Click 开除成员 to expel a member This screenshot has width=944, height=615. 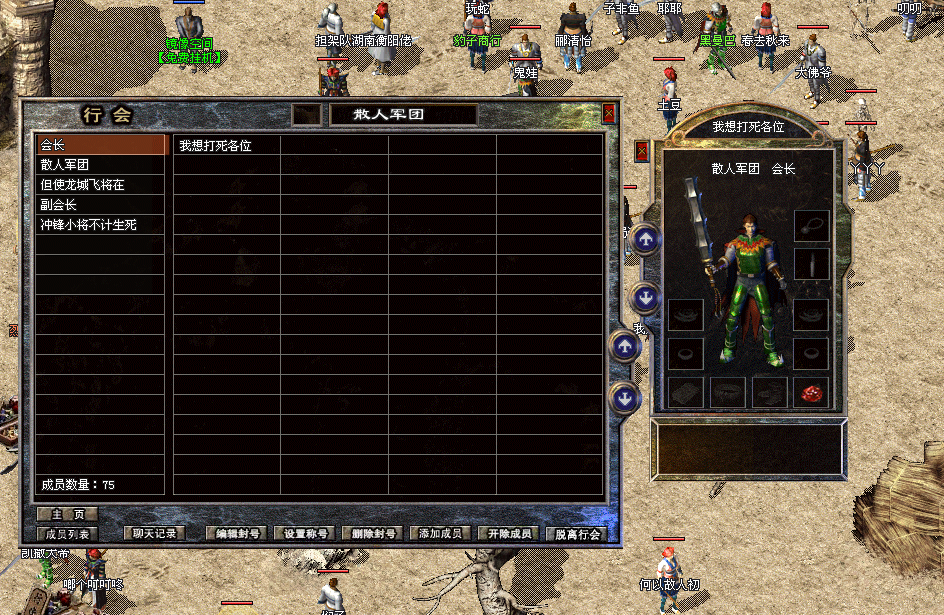pyautogui.click(x=510, y=534)
